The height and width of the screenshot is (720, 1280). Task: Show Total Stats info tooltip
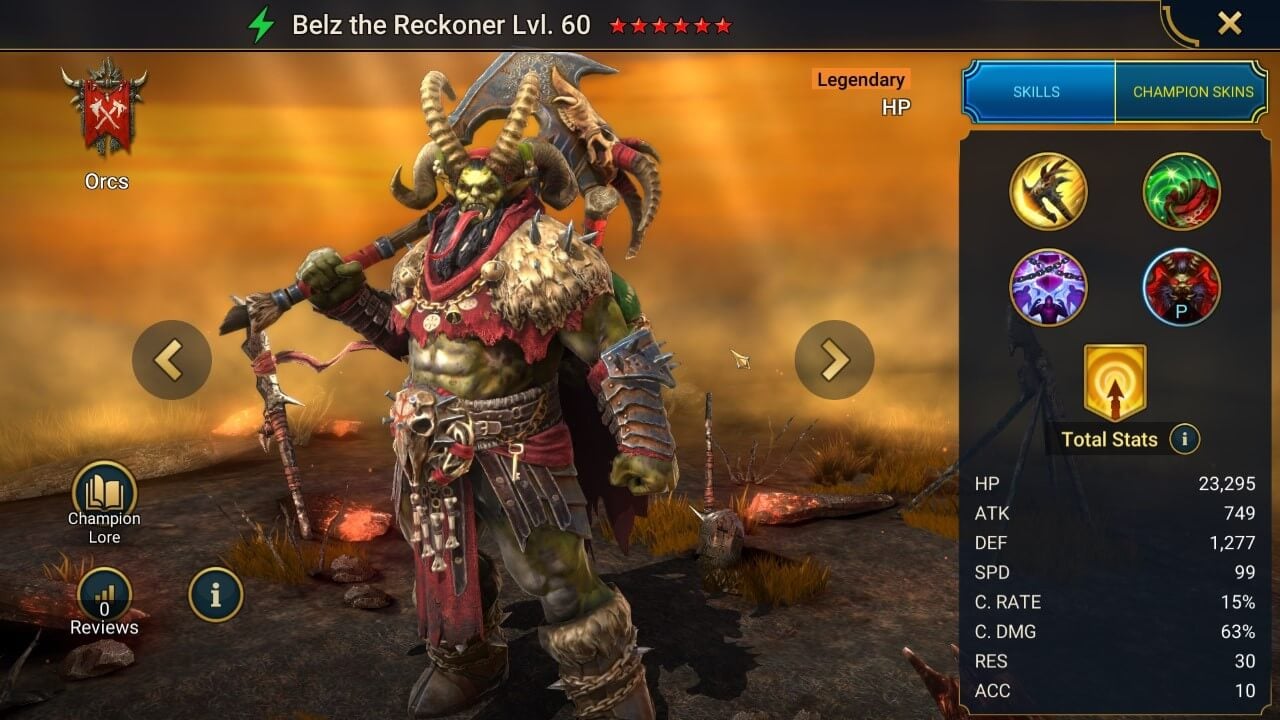(1184, 439)
